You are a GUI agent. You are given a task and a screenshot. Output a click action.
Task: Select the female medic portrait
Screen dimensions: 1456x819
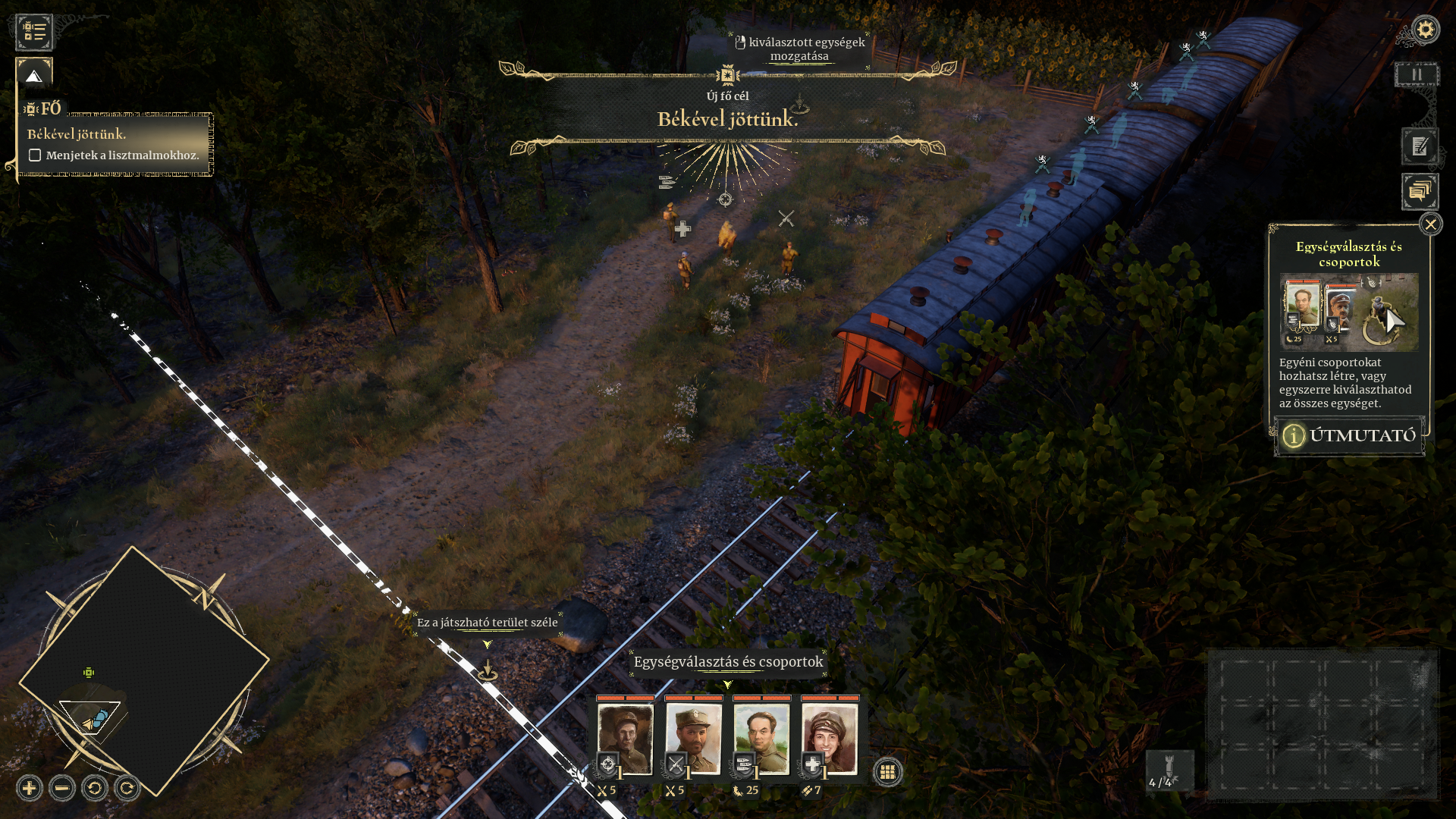pyautogui.click(x=830, y=738)
